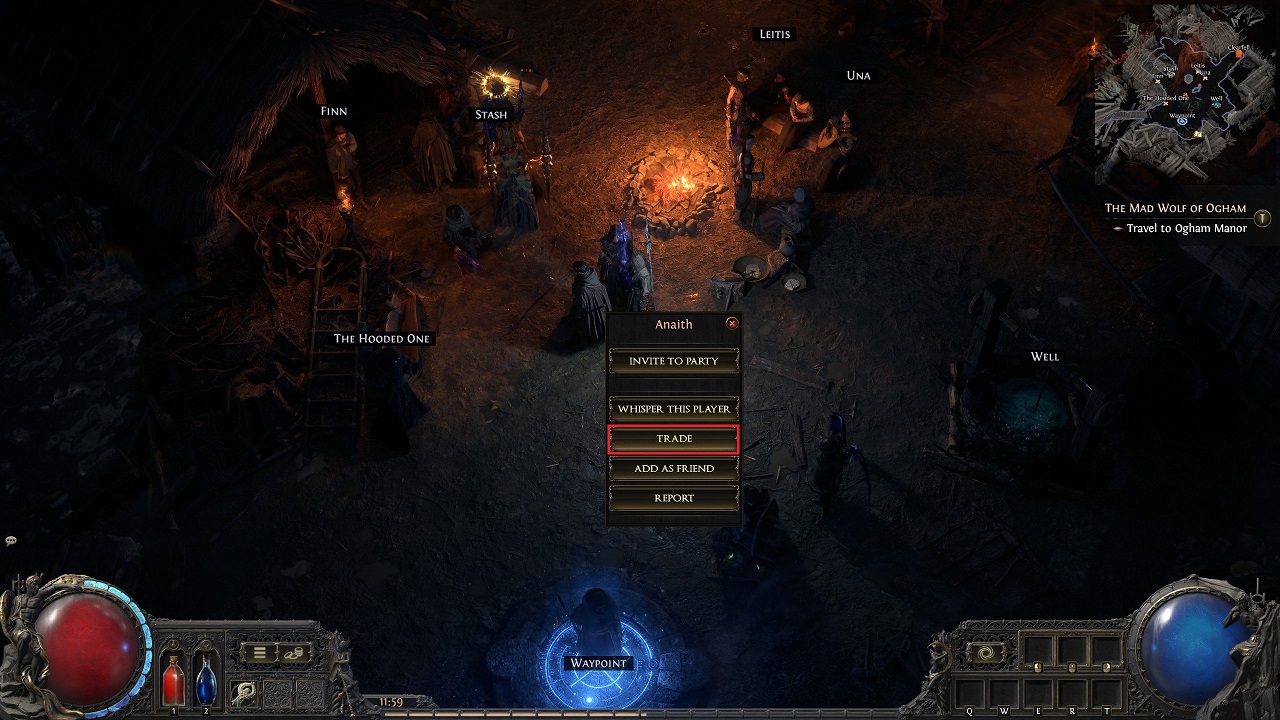The height and width of the screenshot is (720, 1280).
Task: Report the player Anaith
Action: 673,497
